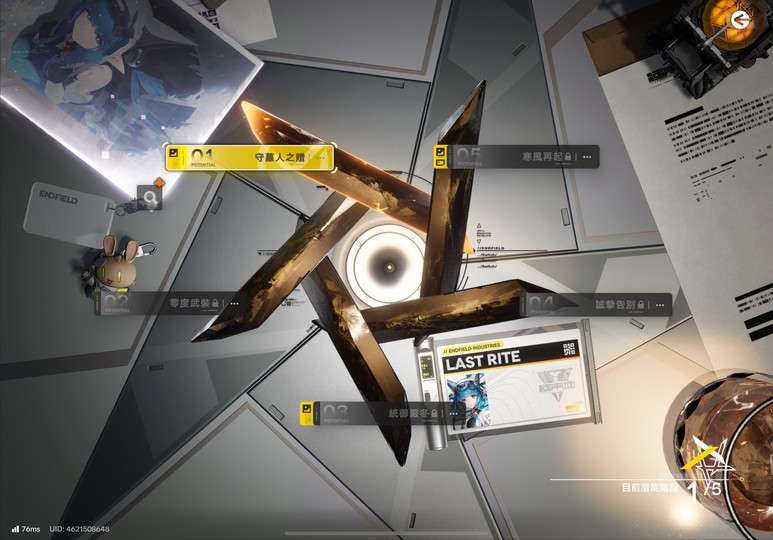Click the back arrow button
773x540 pixels.
click(740, 21)
